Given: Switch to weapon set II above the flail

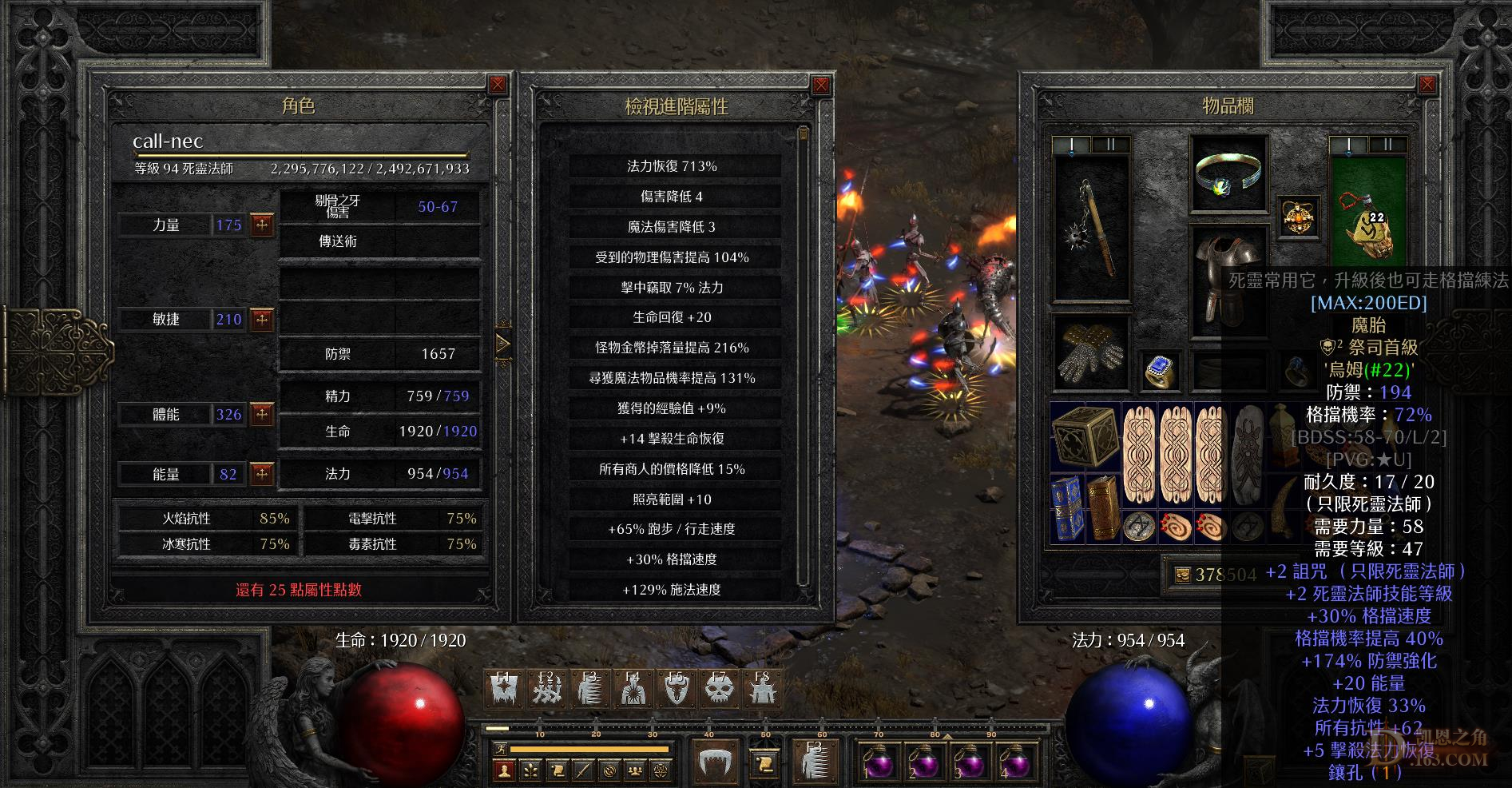Looking at the screenshot, I should [x=1110, y=145].
